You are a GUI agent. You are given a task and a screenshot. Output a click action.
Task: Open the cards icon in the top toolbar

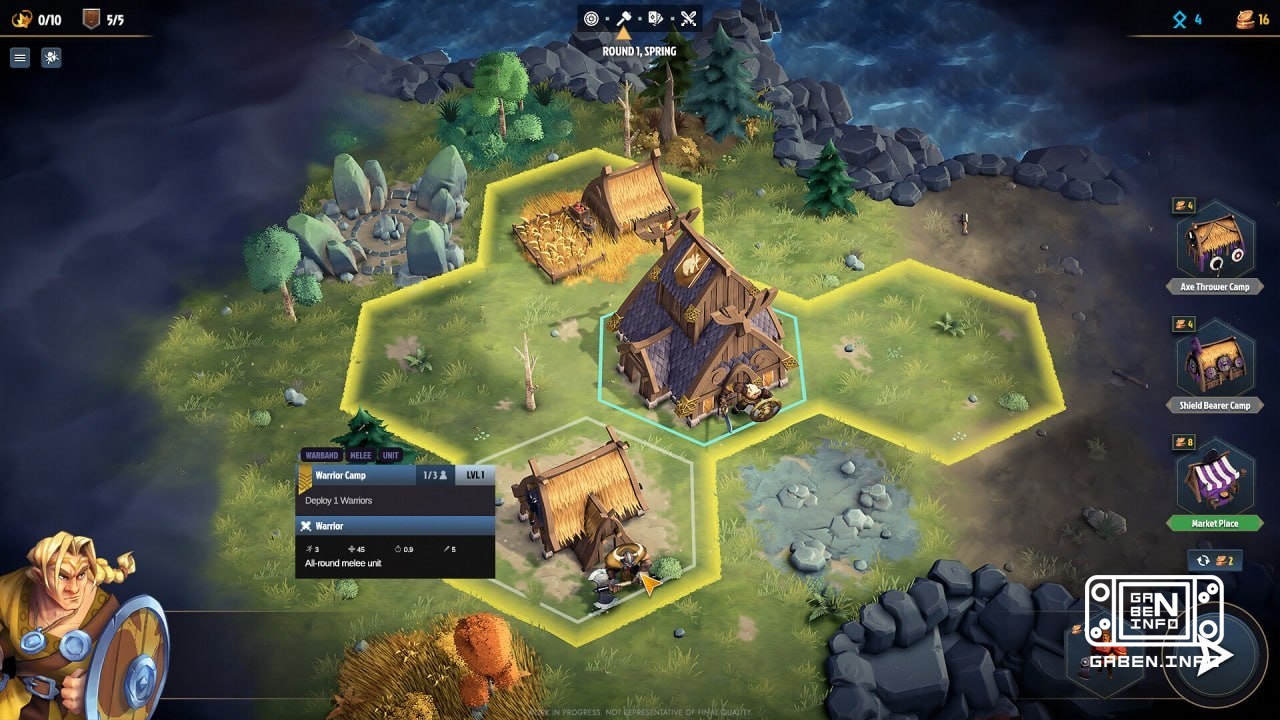[x=655, y=18]
